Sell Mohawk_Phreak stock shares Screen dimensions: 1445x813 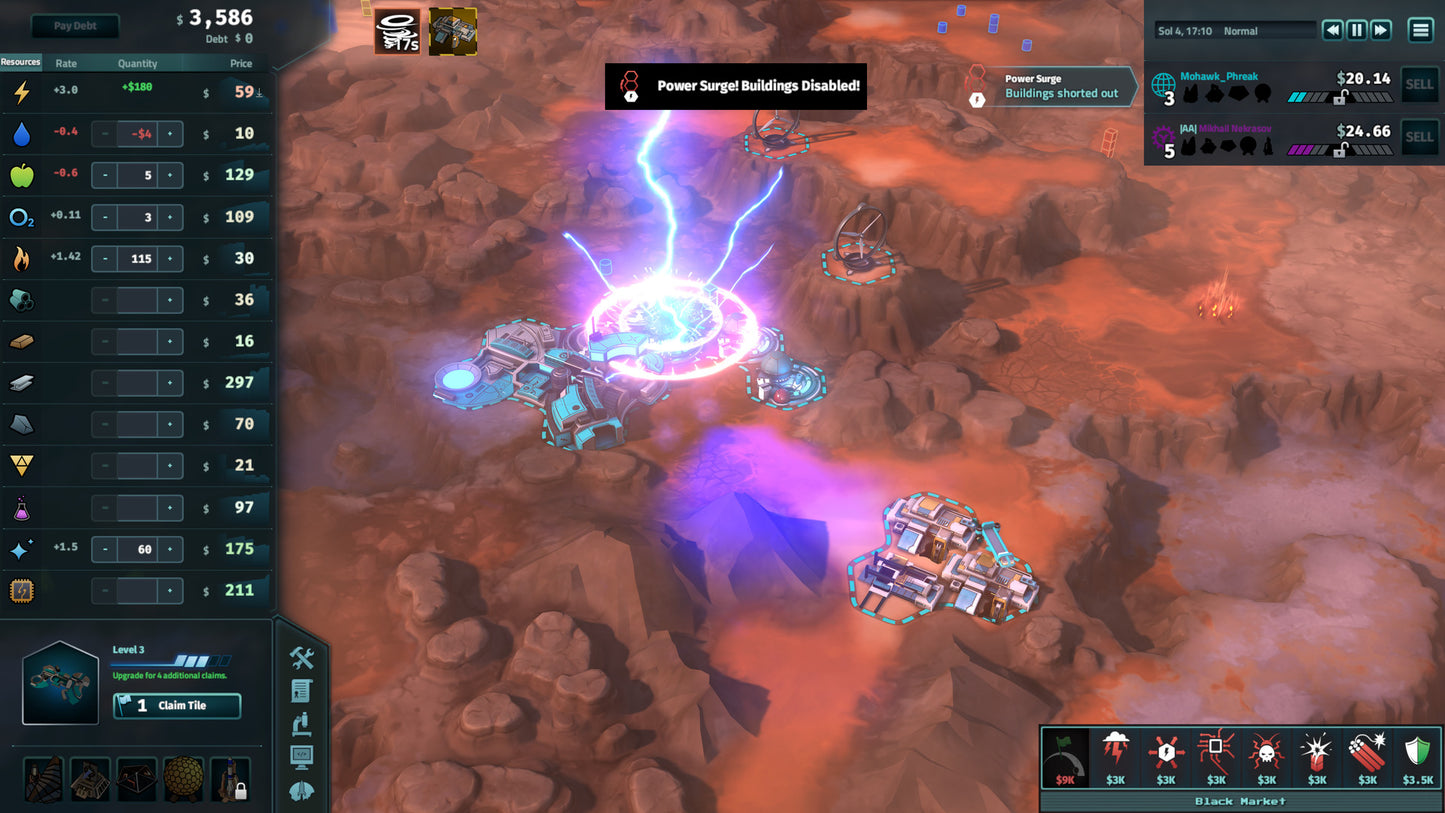click(1419, 85)
